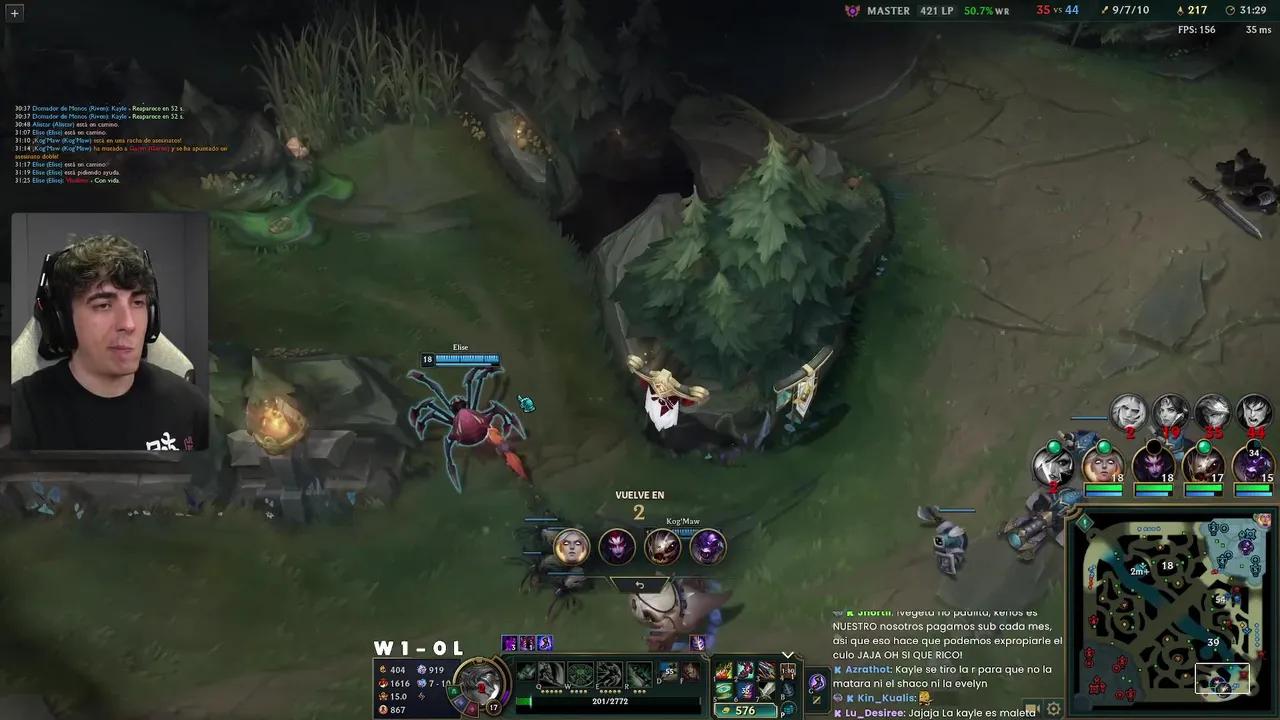Select the W ability icon
Viewport: 1280px width, 720px height.
(578, 672)
